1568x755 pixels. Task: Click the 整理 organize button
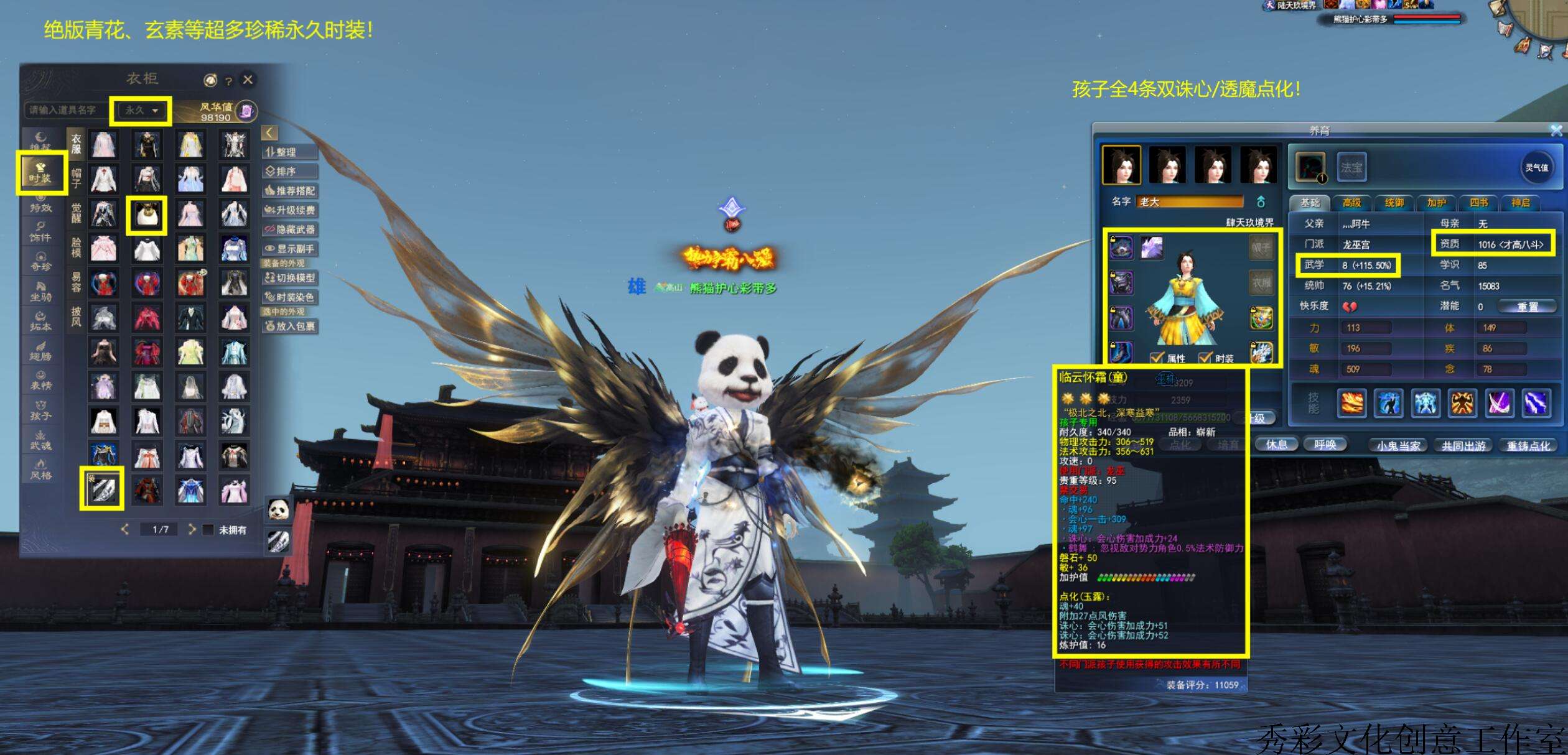290,152
